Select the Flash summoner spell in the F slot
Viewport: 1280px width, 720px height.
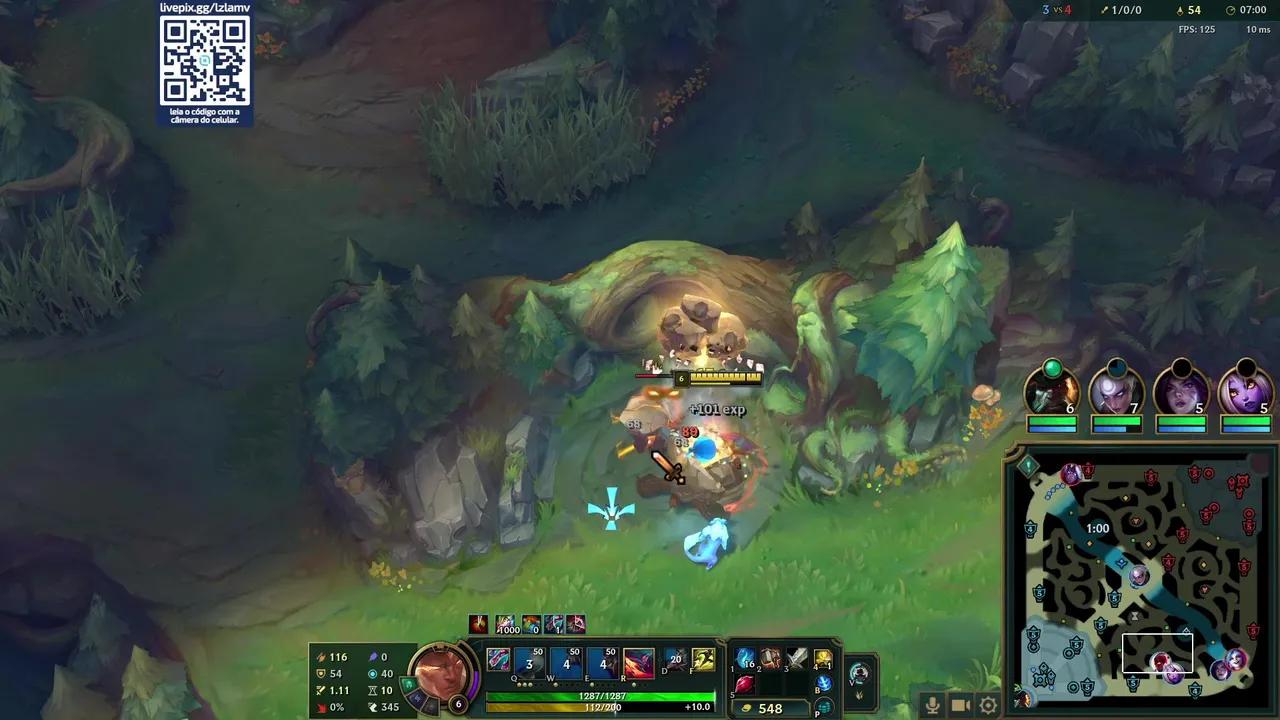[702, 661]
